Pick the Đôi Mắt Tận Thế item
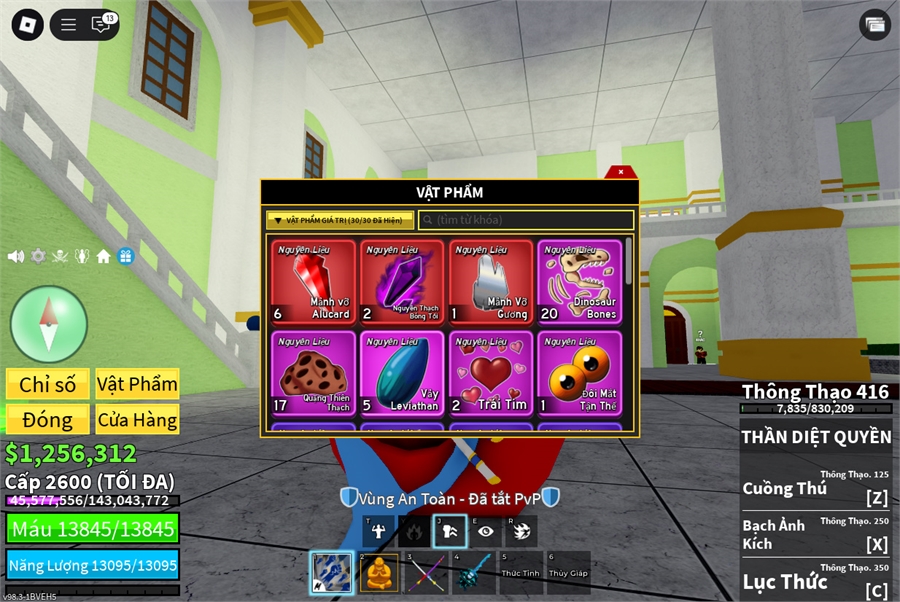 tap(580, 373)
